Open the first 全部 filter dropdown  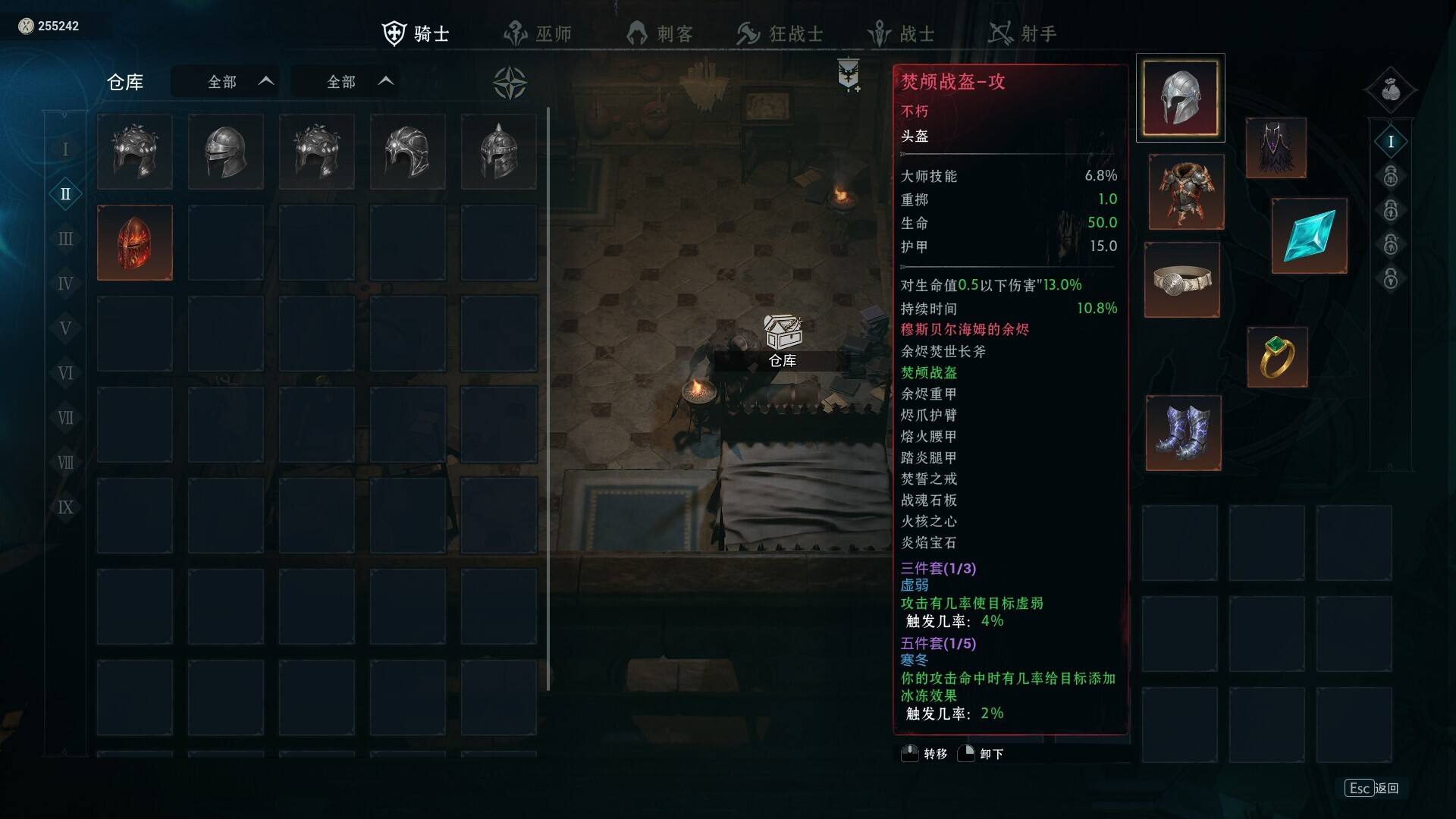[x=225, y=81]
